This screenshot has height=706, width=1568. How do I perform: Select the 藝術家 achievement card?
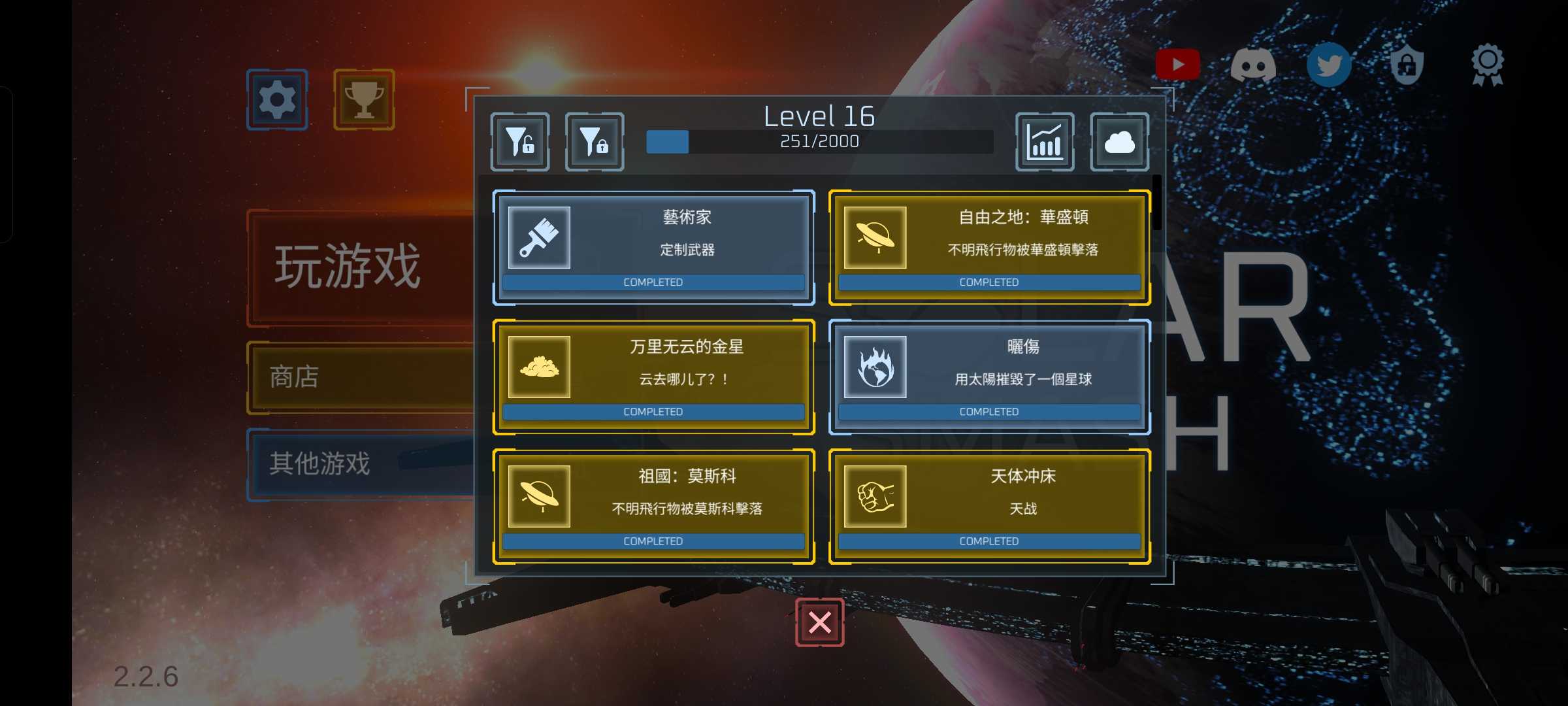tap(654, 247)
